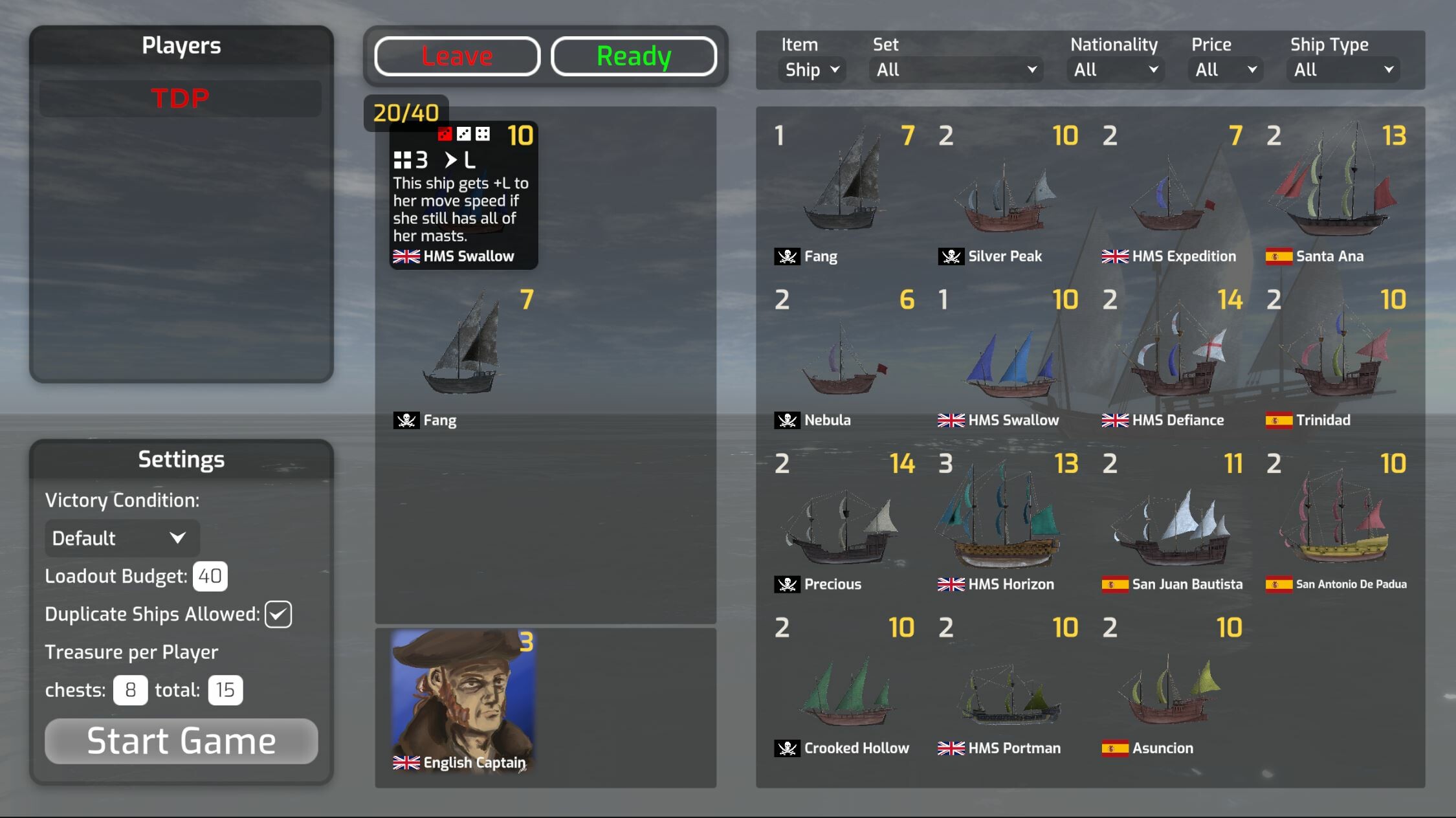
Task: Toggle the Duplicate Ships Allowed checkbox
Action: click(278, 614)
